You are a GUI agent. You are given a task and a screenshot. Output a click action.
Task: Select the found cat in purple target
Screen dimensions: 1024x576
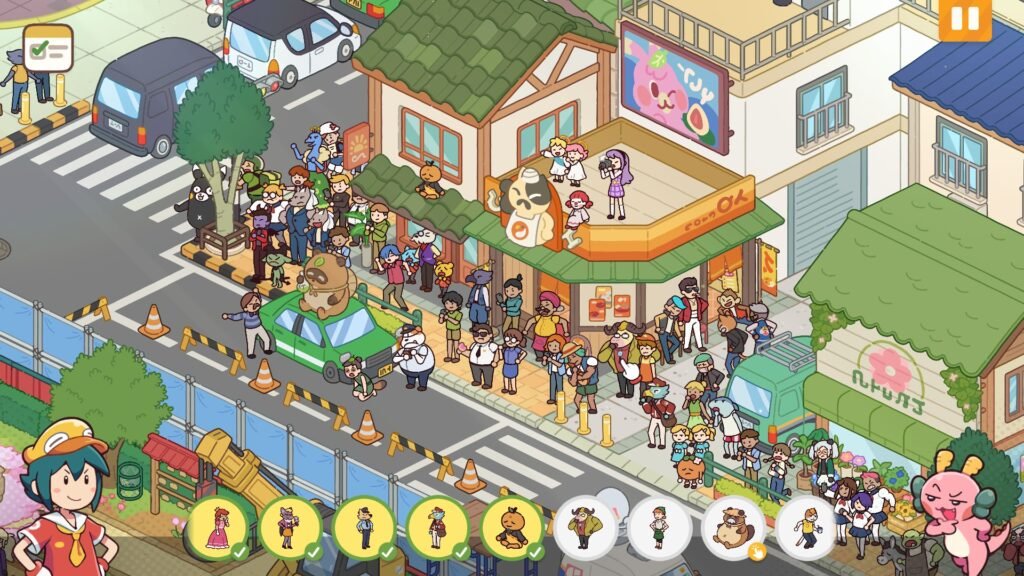(290, 527)
